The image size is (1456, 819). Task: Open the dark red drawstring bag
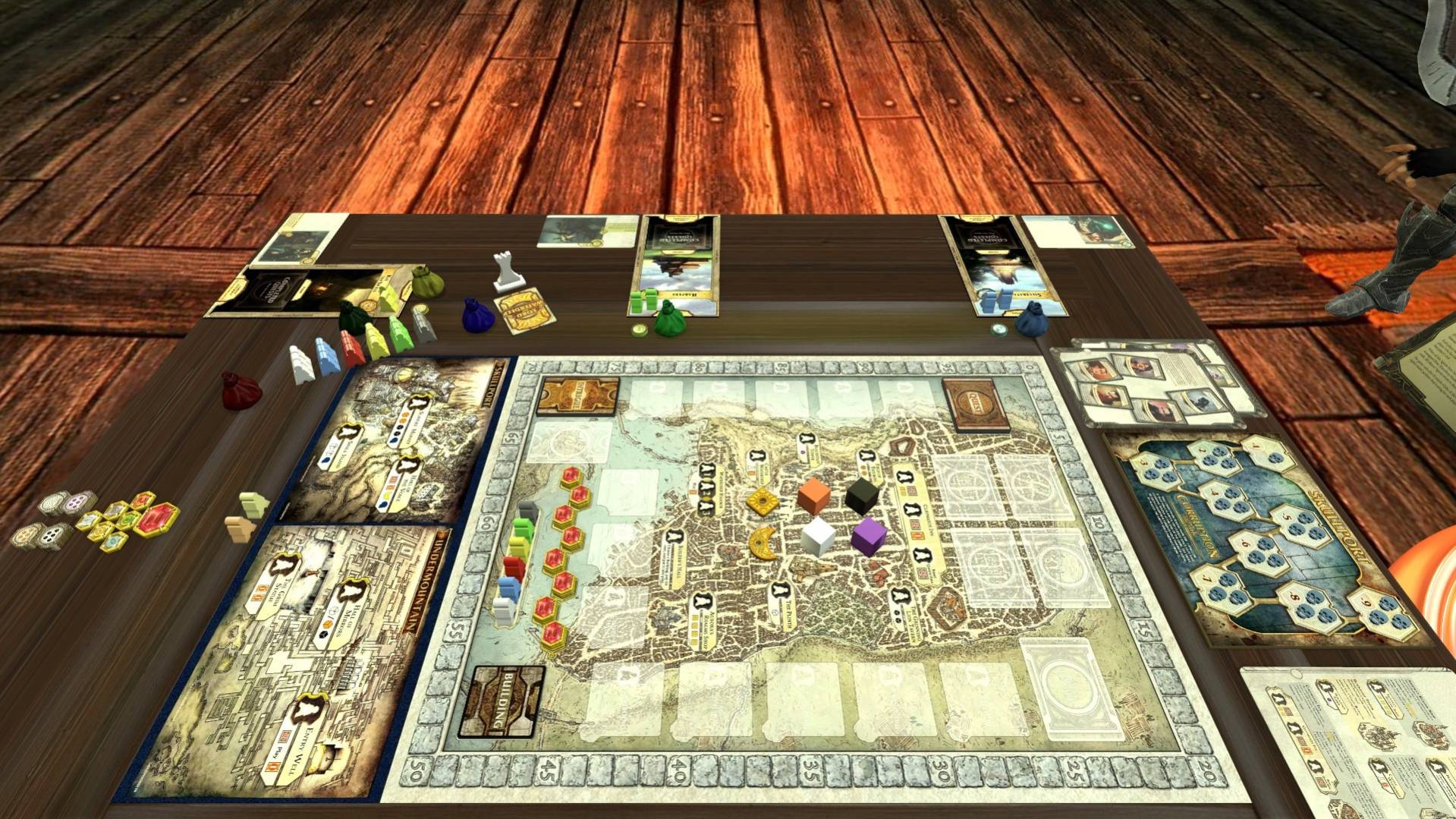241,390
